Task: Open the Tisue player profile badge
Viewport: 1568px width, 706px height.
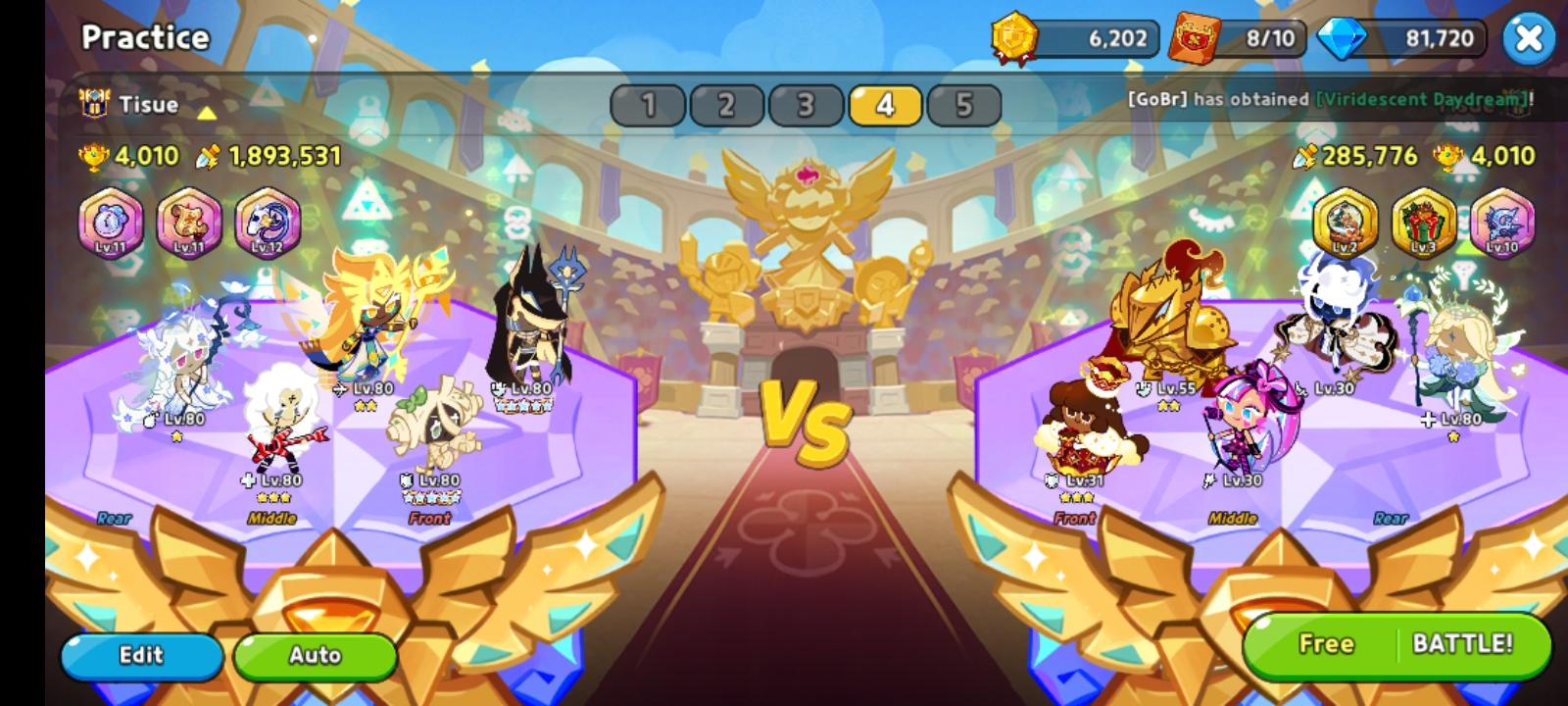Action: (x=95, y=105)
